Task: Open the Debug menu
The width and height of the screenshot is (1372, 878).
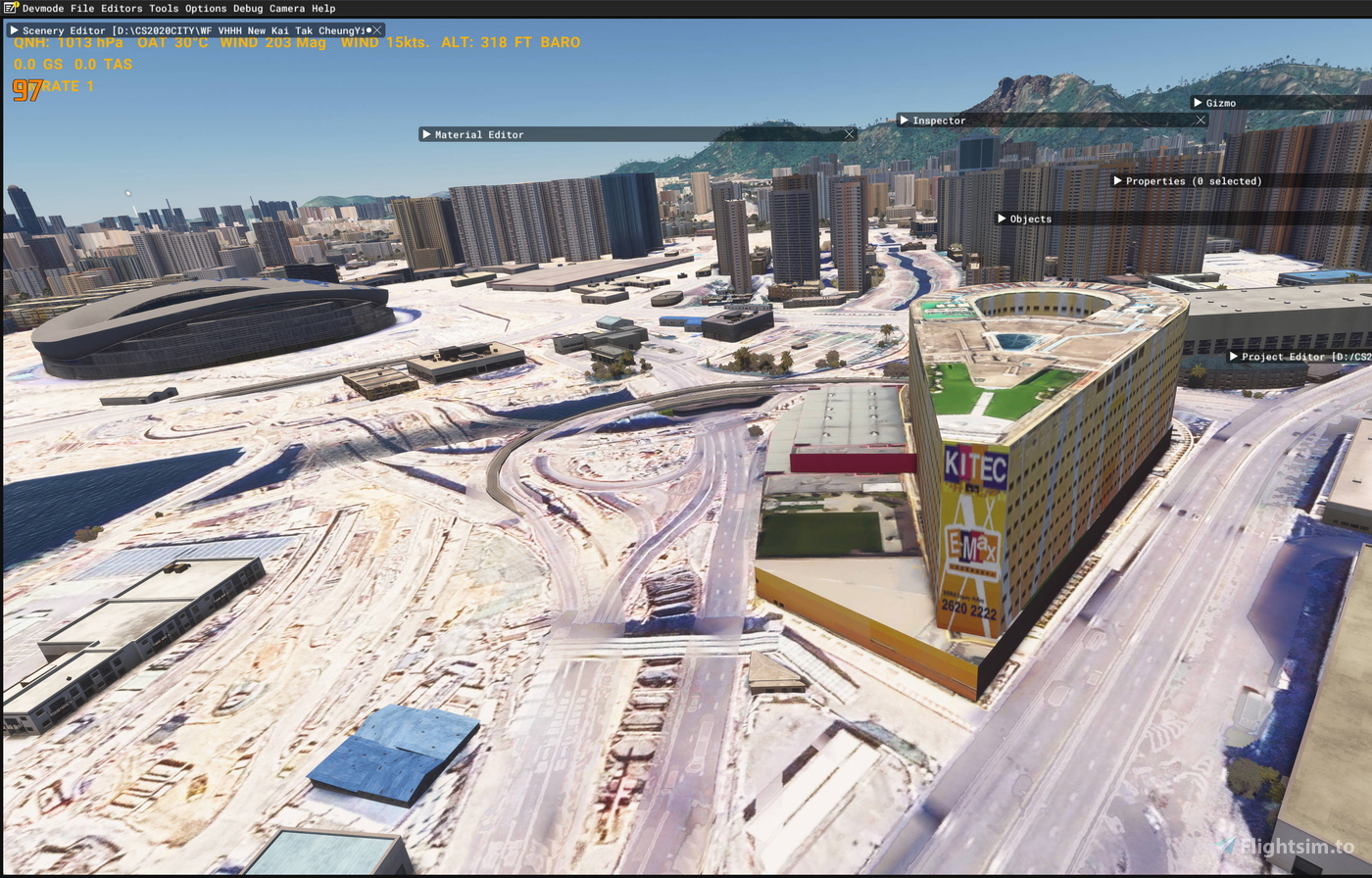Action: coord(246,8)
